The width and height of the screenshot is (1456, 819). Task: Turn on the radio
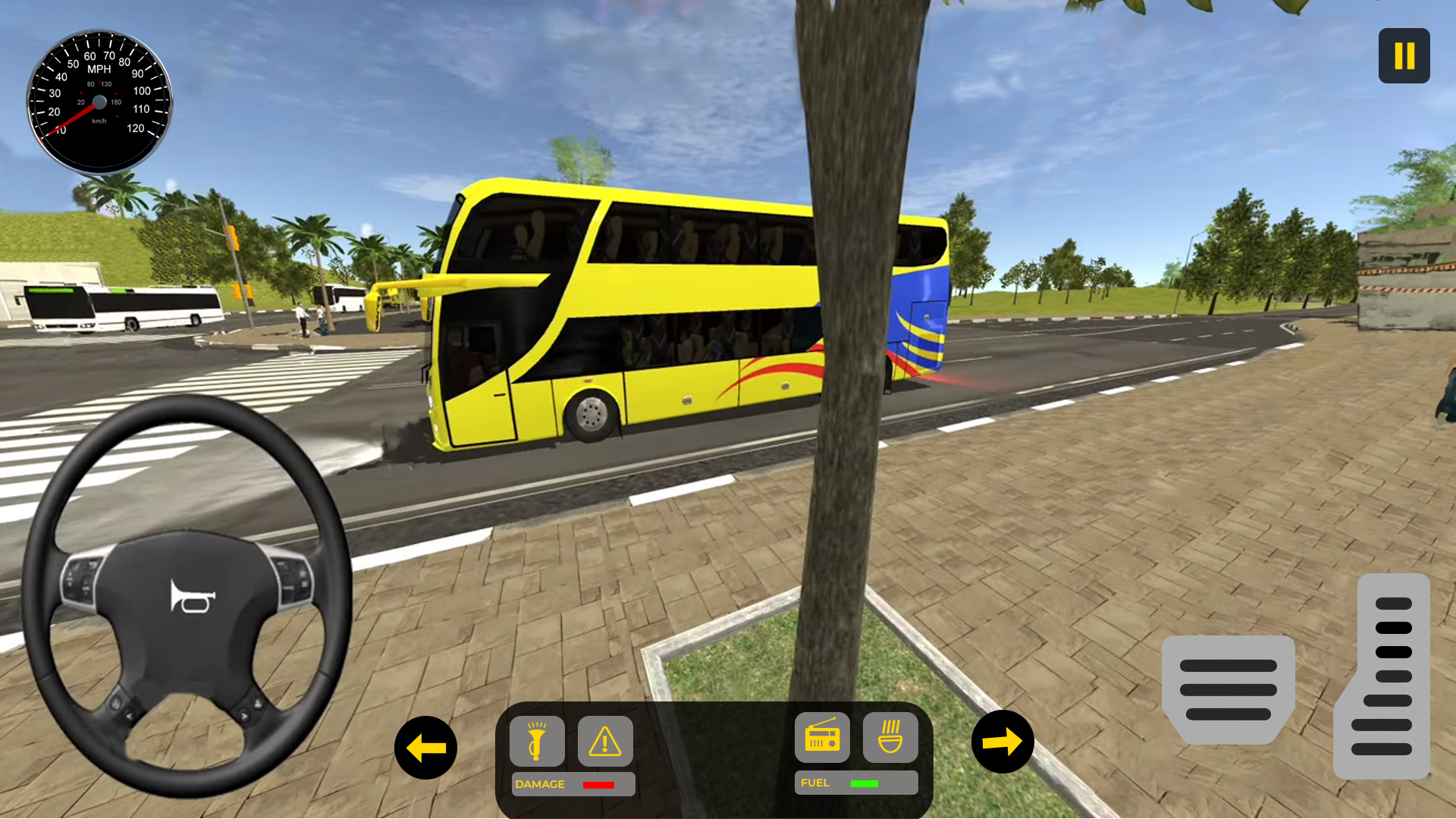click(821, 737)
